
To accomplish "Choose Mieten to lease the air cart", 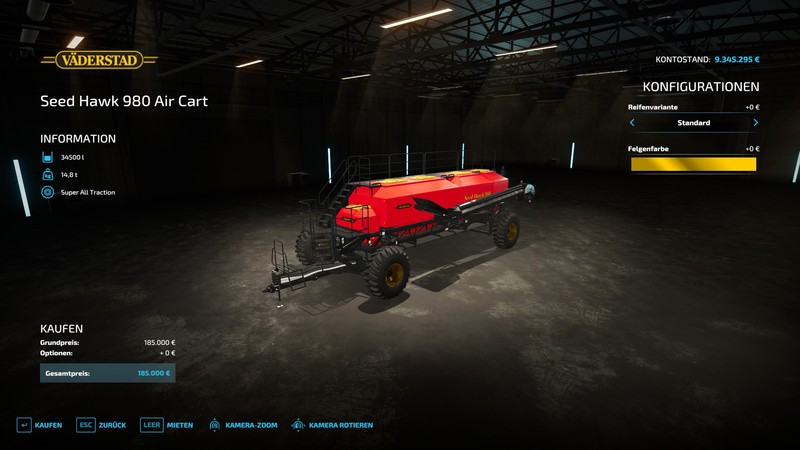I will pyautogui.click(x=167, y=425).
